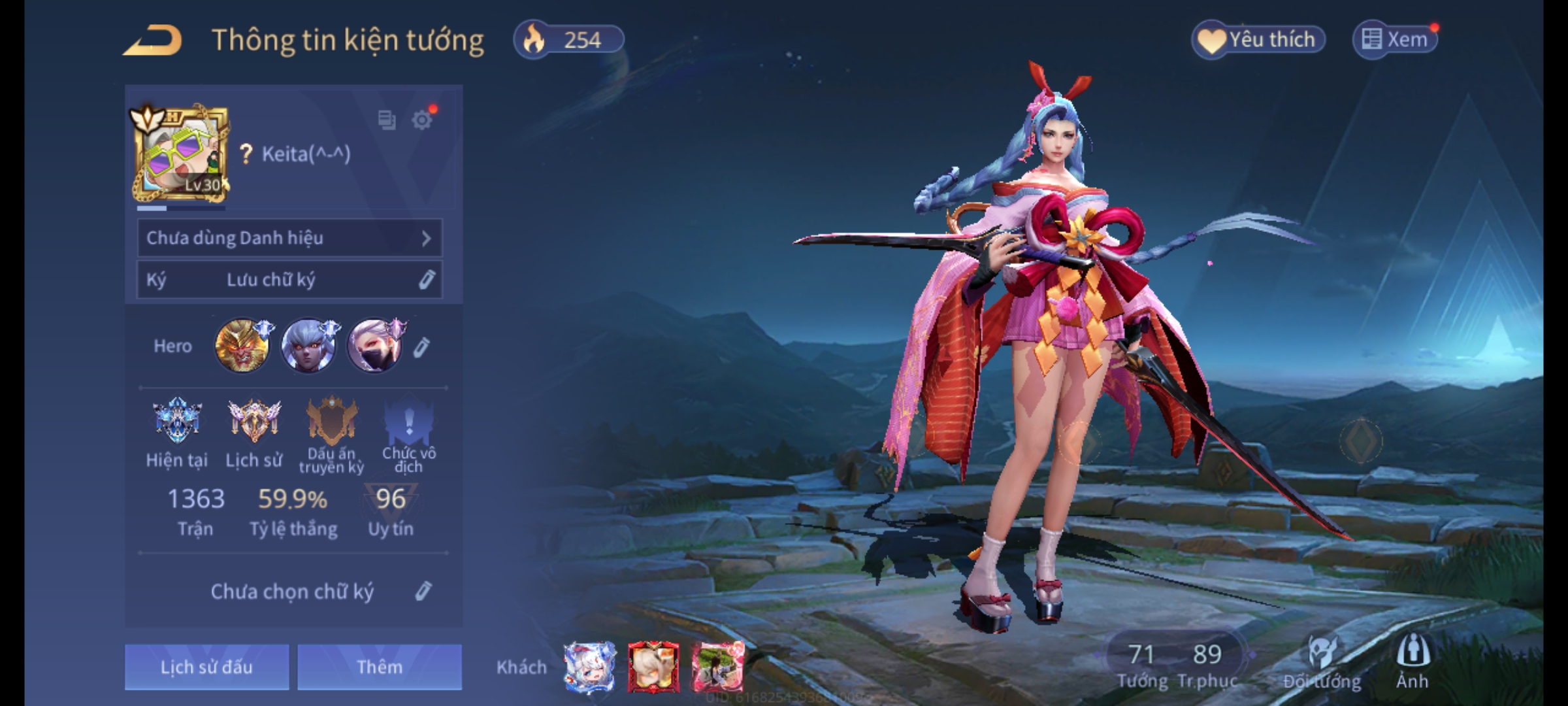Select the golden beast hero portrait
Viewport: 1568px width, 706px height.
(x=242, y=346)
